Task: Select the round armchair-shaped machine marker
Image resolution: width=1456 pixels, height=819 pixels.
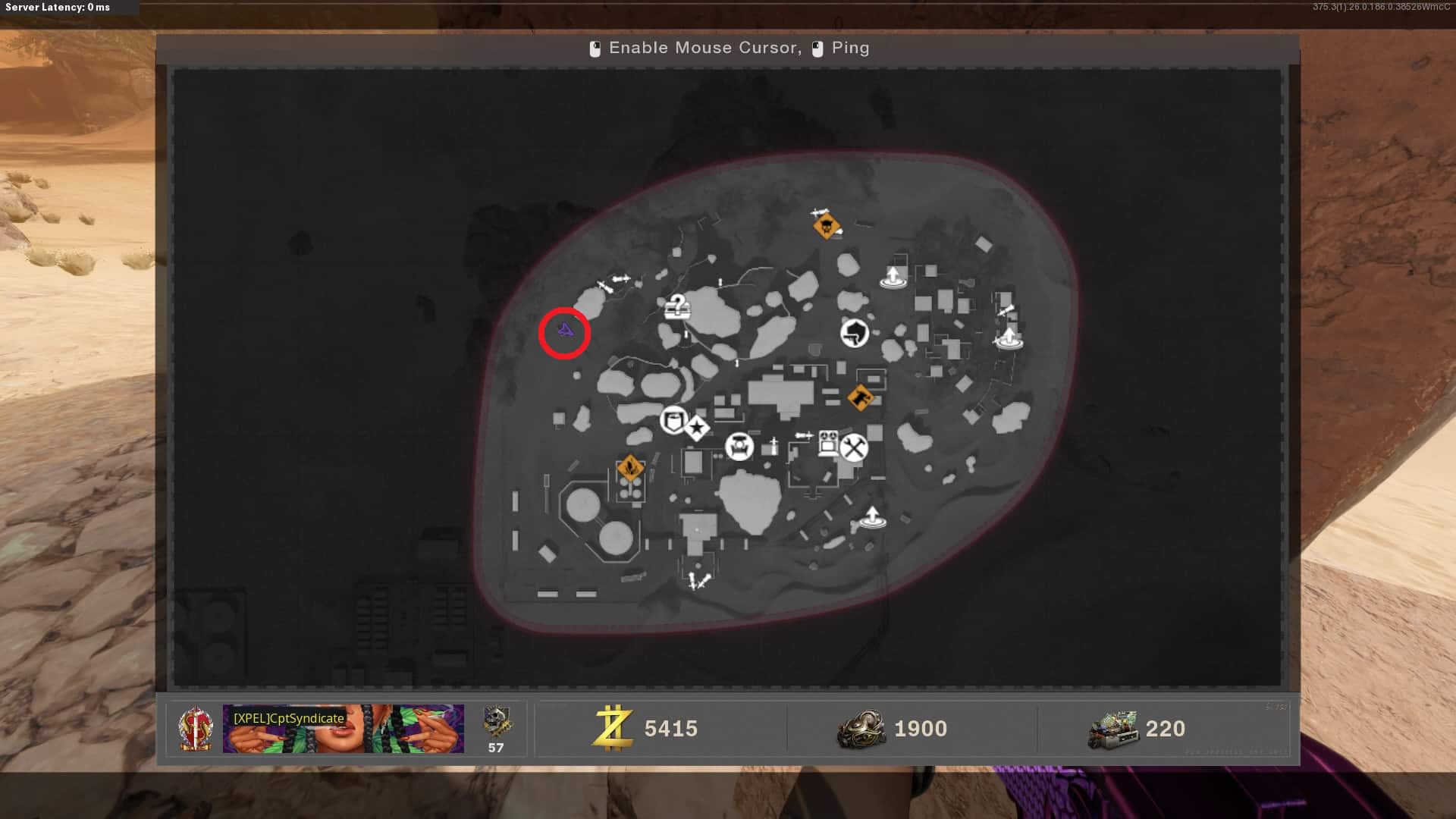Action: 739,447
